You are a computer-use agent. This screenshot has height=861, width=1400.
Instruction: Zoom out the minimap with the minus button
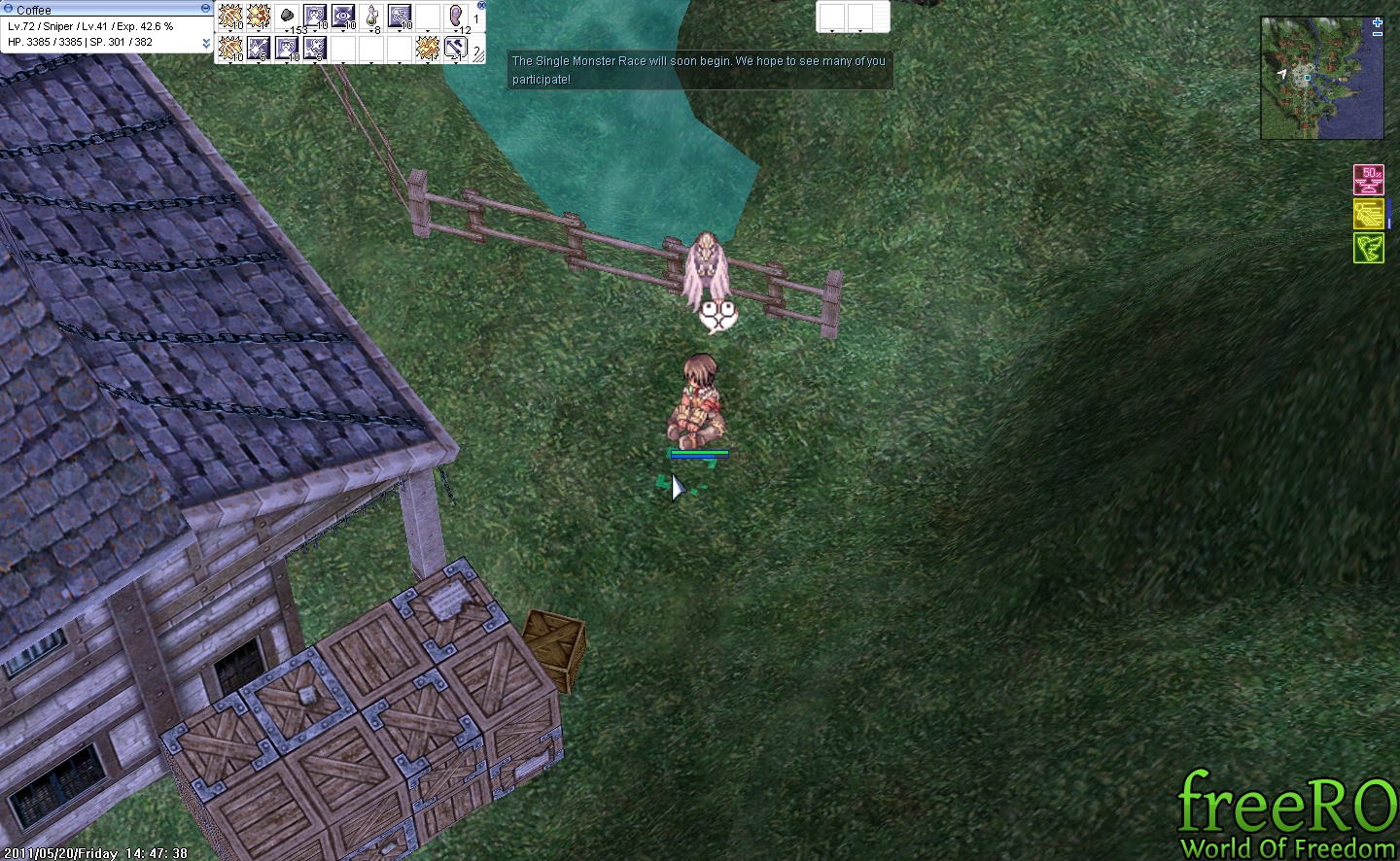(1378, 34)
